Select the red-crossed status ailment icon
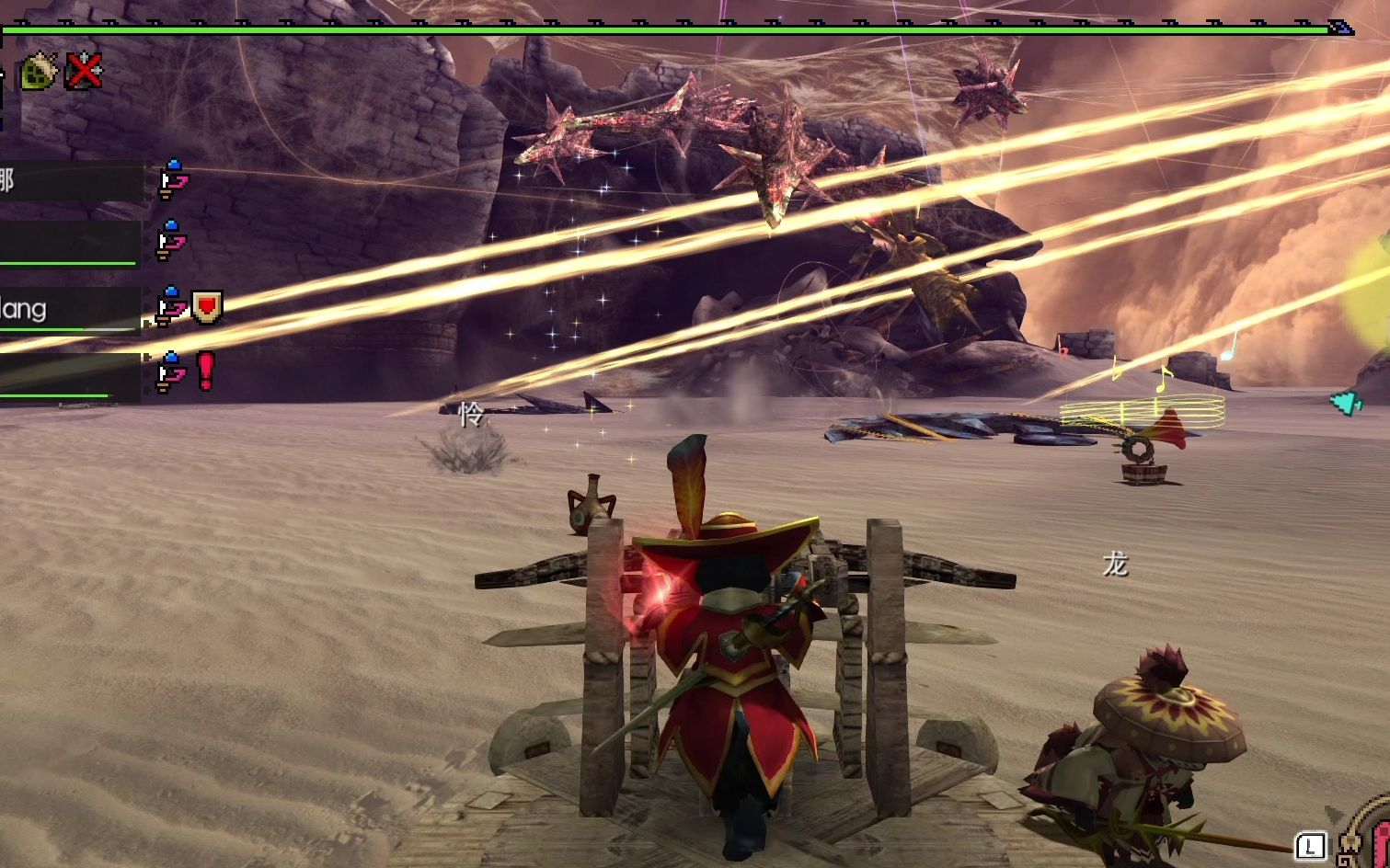 coord(84,71)
